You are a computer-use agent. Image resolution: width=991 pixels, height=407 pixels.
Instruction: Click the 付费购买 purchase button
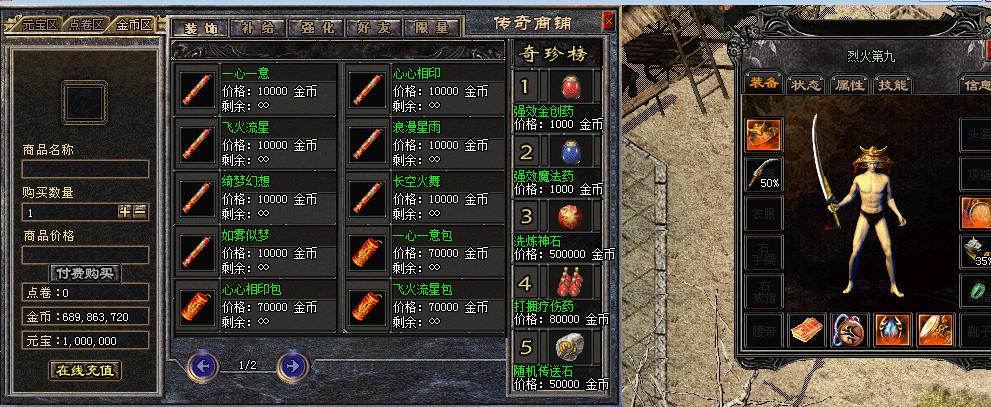pos(85,273)
